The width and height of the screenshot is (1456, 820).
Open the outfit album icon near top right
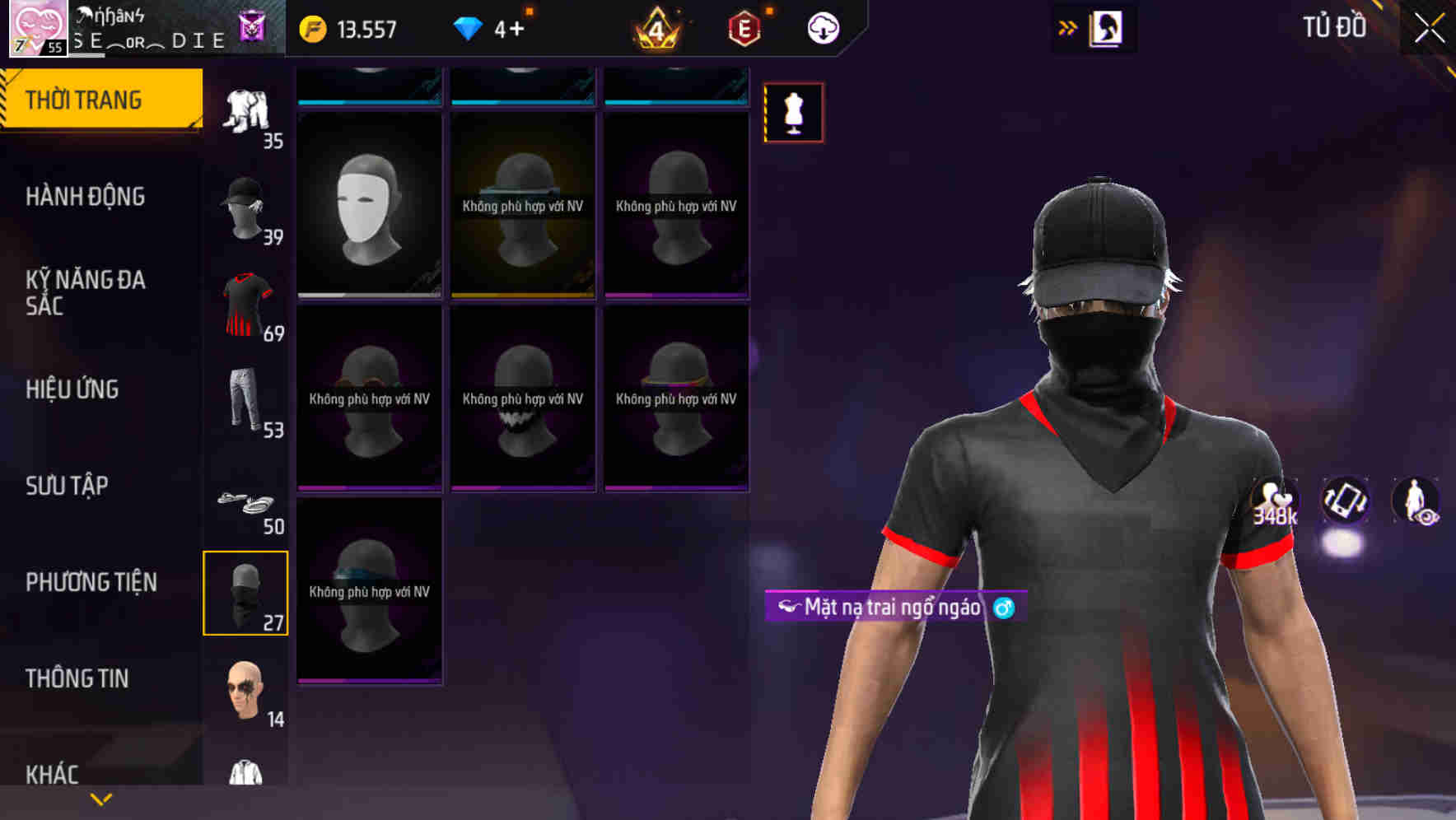point(1107,27)
